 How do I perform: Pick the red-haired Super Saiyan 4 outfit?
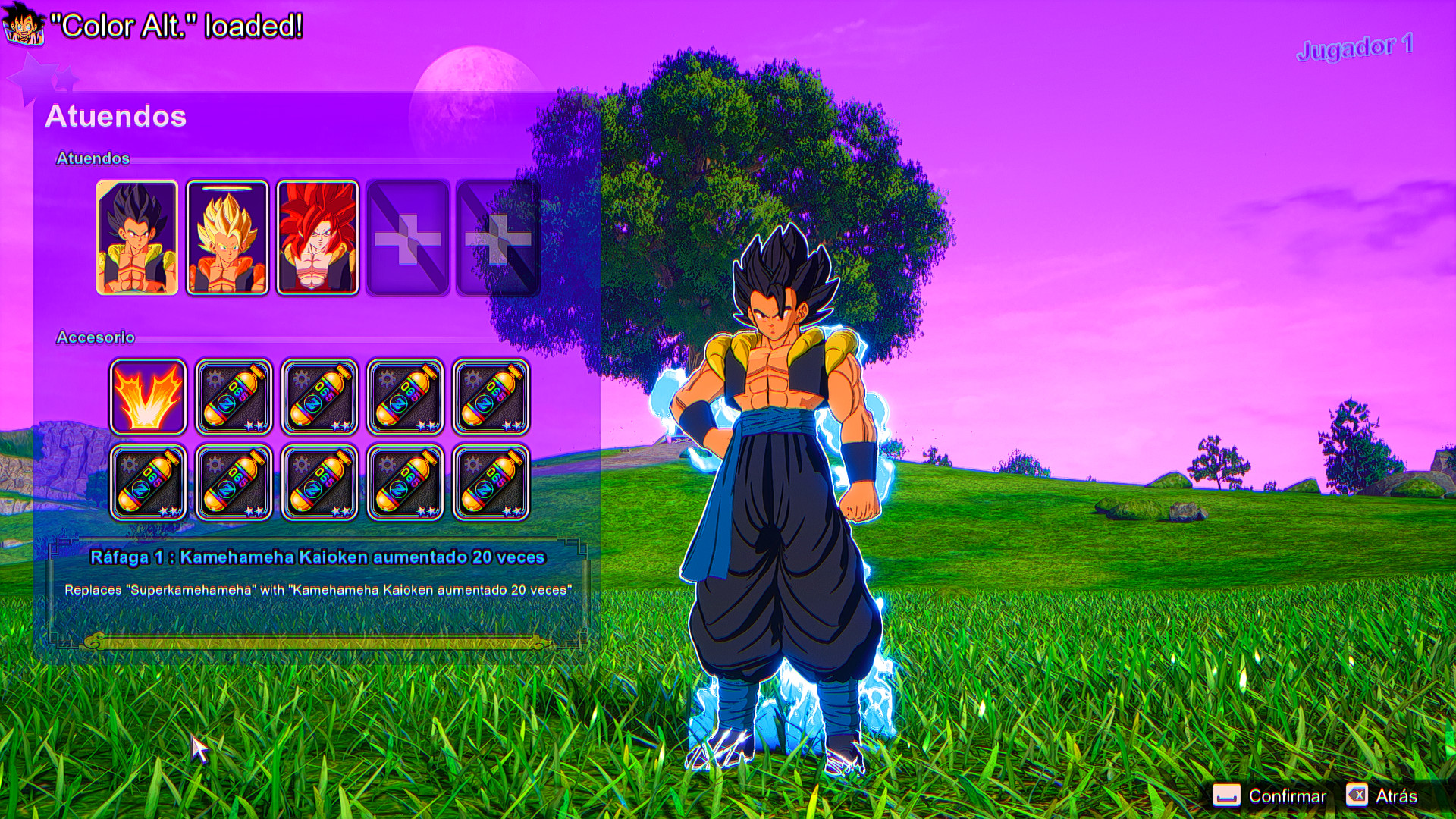click(318, 237)
